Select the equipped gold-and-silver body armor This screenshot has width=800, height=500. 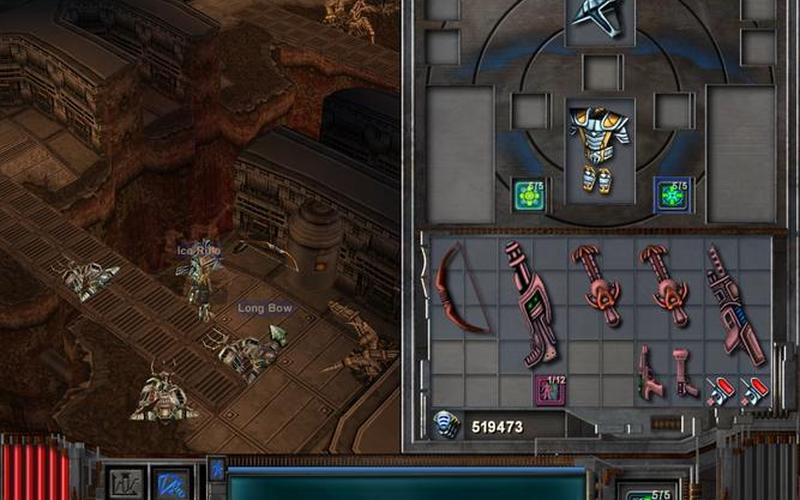(x=599, y=150)
